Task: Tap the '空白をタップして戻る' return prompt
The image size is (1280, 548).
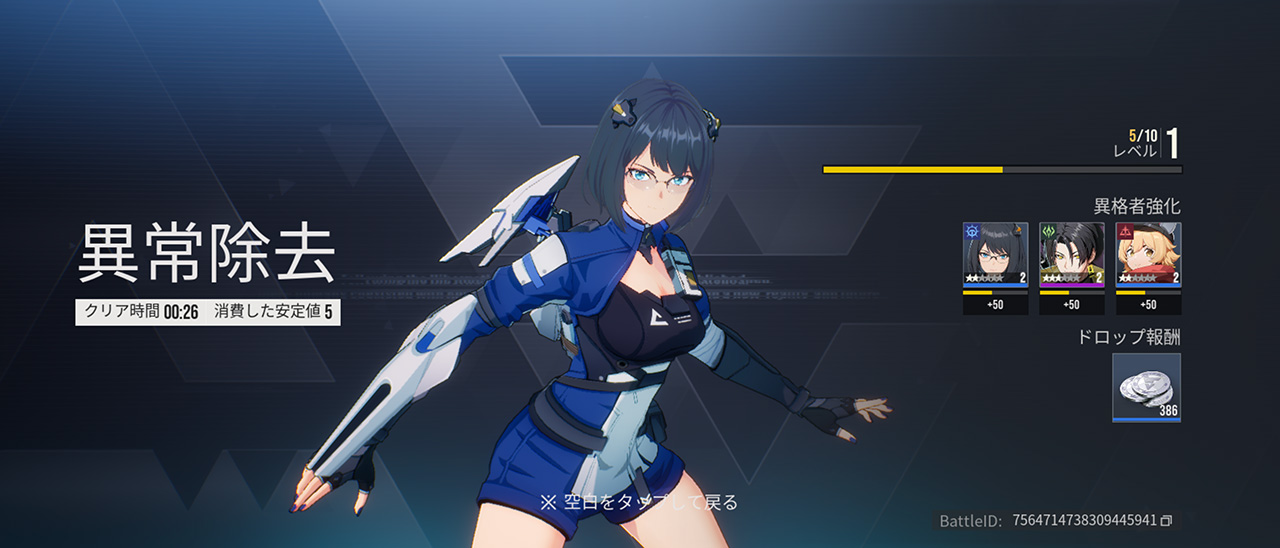Action: click(x=639, y=502)
